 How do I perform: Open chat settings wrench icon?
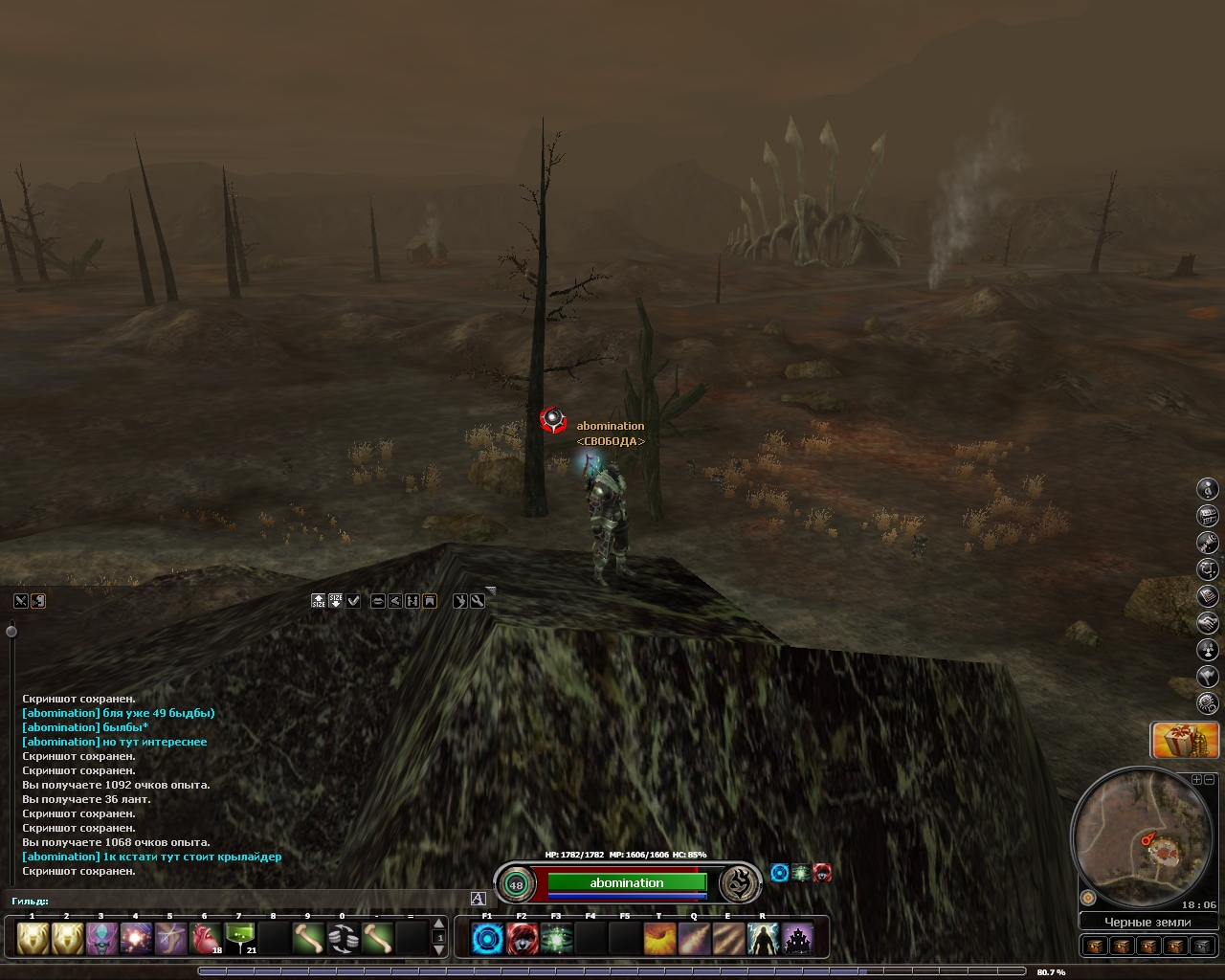coord(478,601)
